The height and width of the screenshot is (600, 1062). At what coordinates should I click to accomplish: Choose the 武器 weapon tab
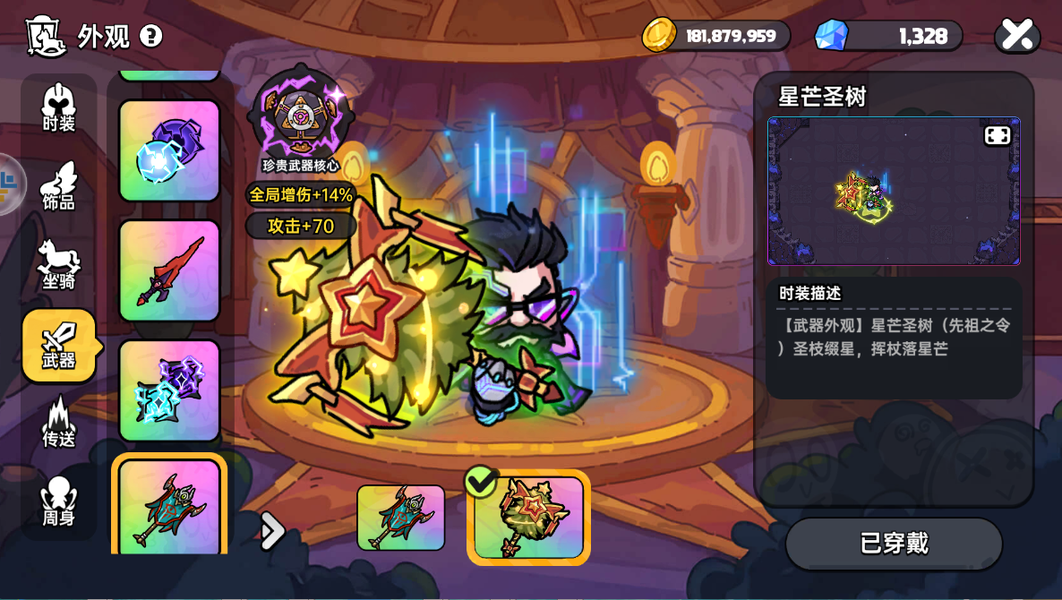(59, 345)
